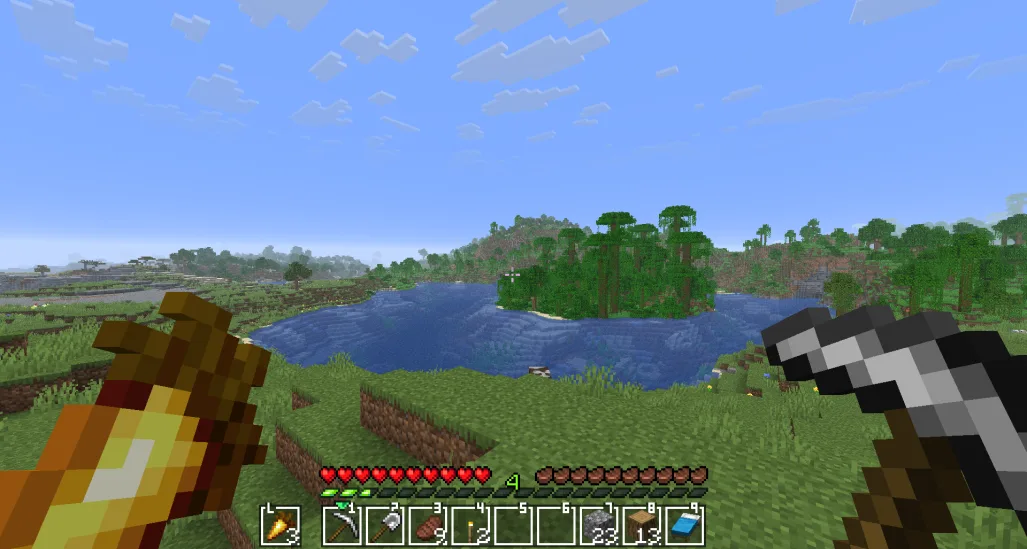Select the pickaxe hotbar slot

343,525
